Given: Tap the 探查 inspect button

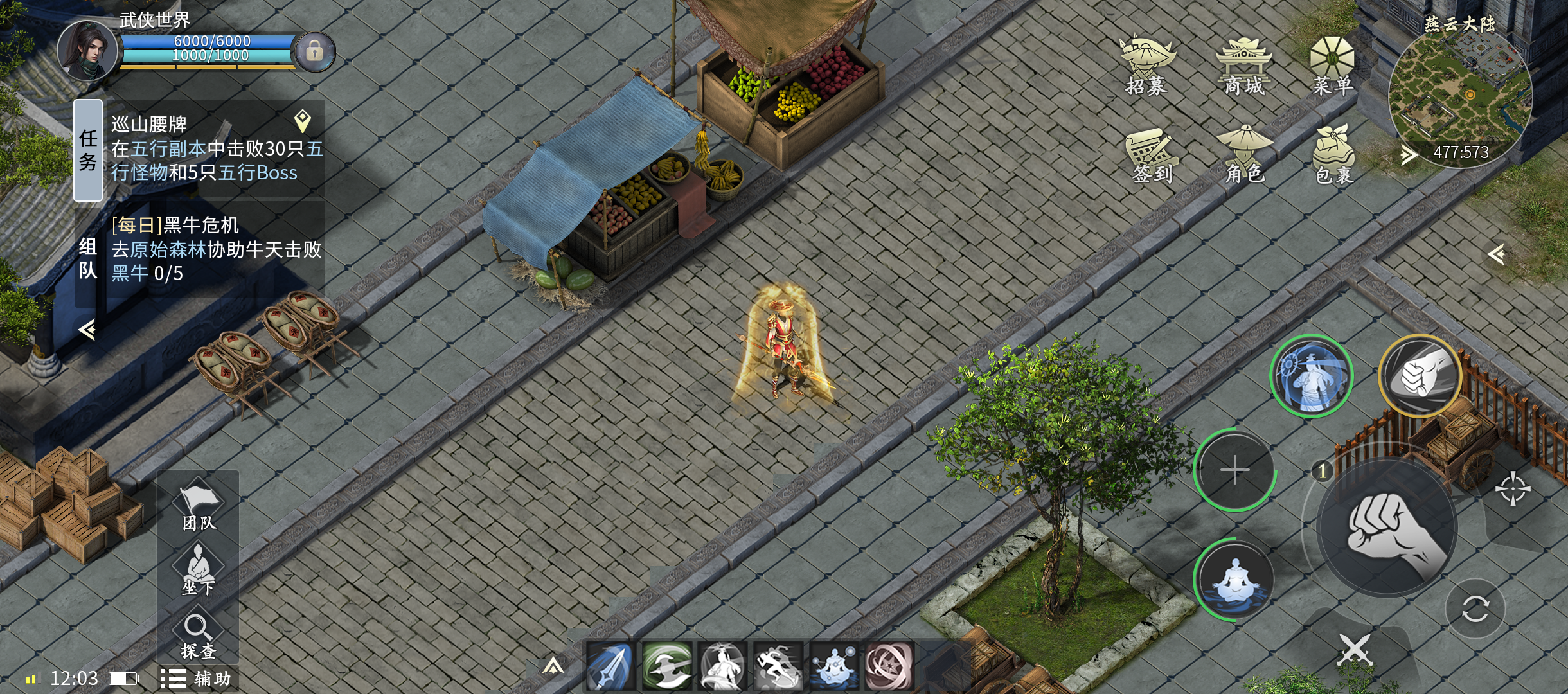Looking at the screenshot, I should (x=198, y=636).
